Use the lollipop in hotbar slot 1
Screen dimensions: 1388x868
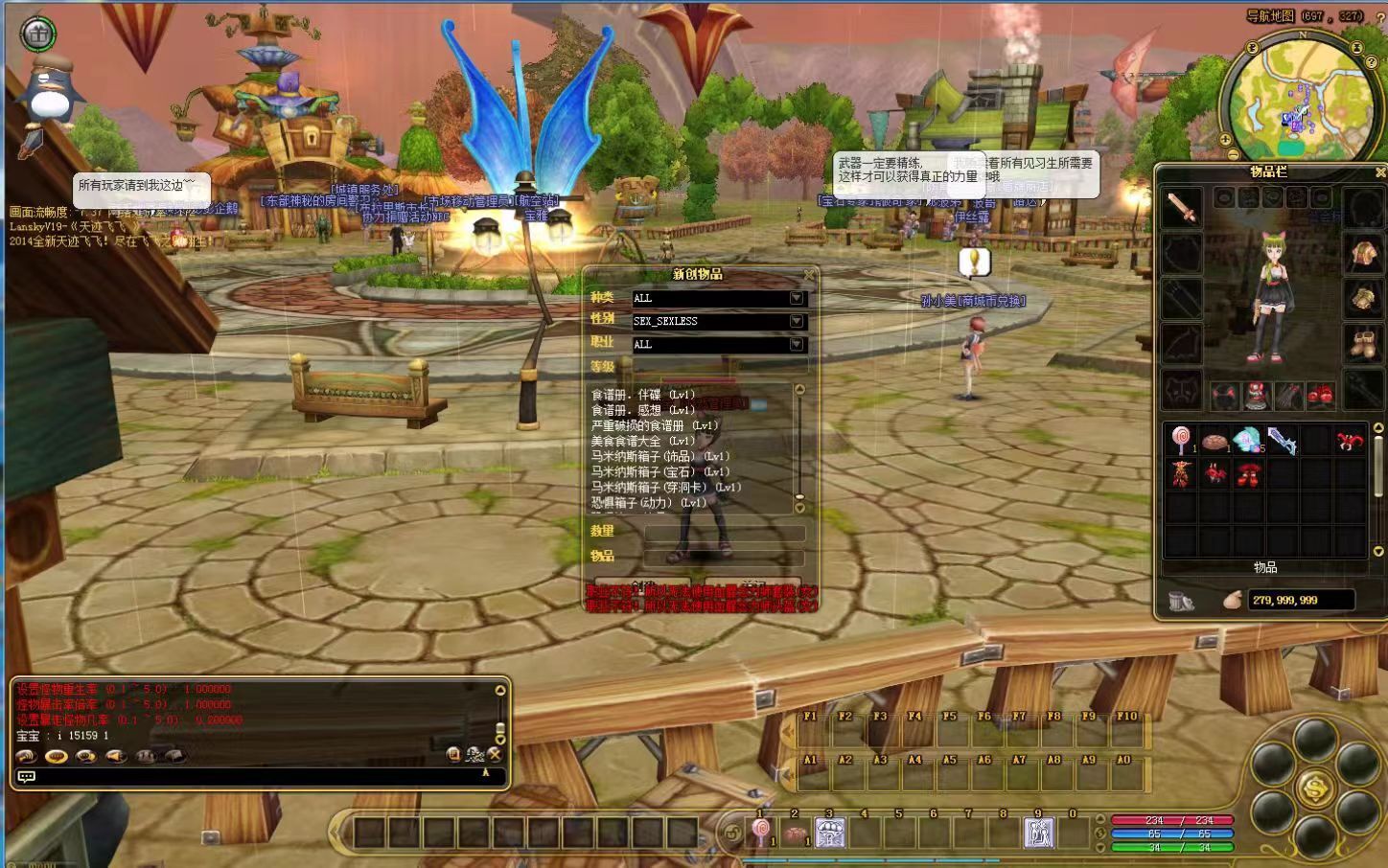[x=761, y=833]
